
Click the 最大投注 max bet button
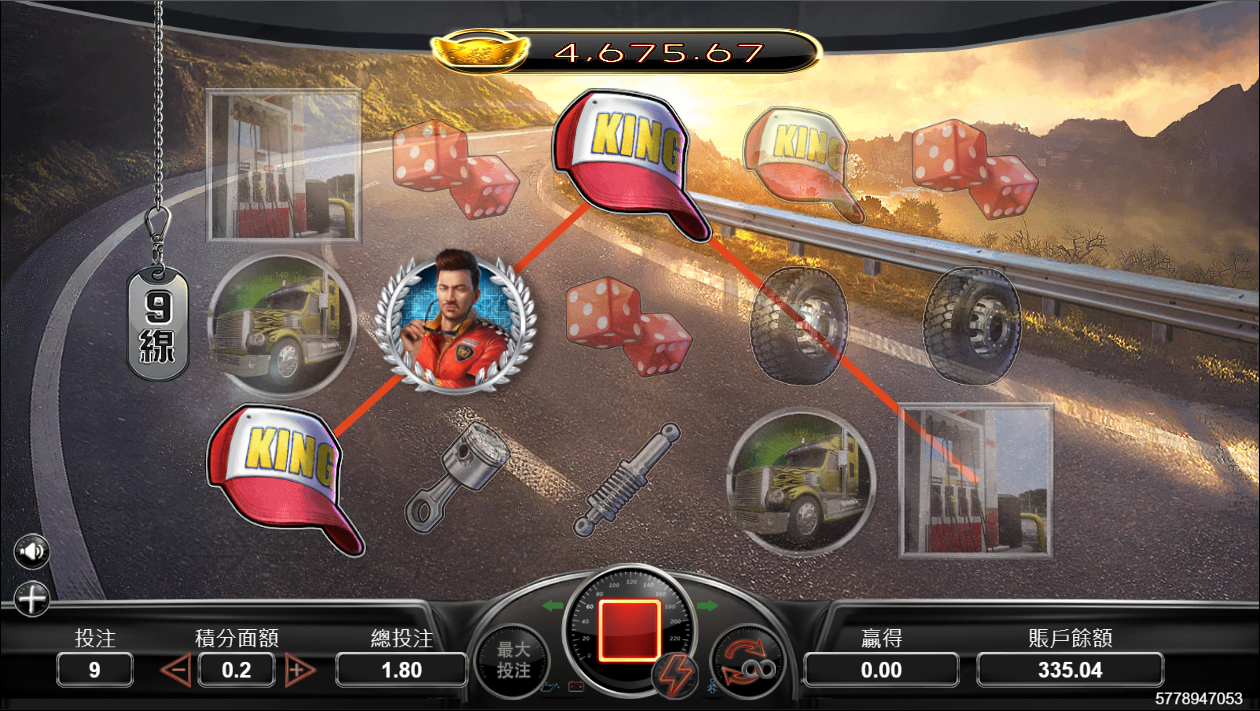[513, 658]
